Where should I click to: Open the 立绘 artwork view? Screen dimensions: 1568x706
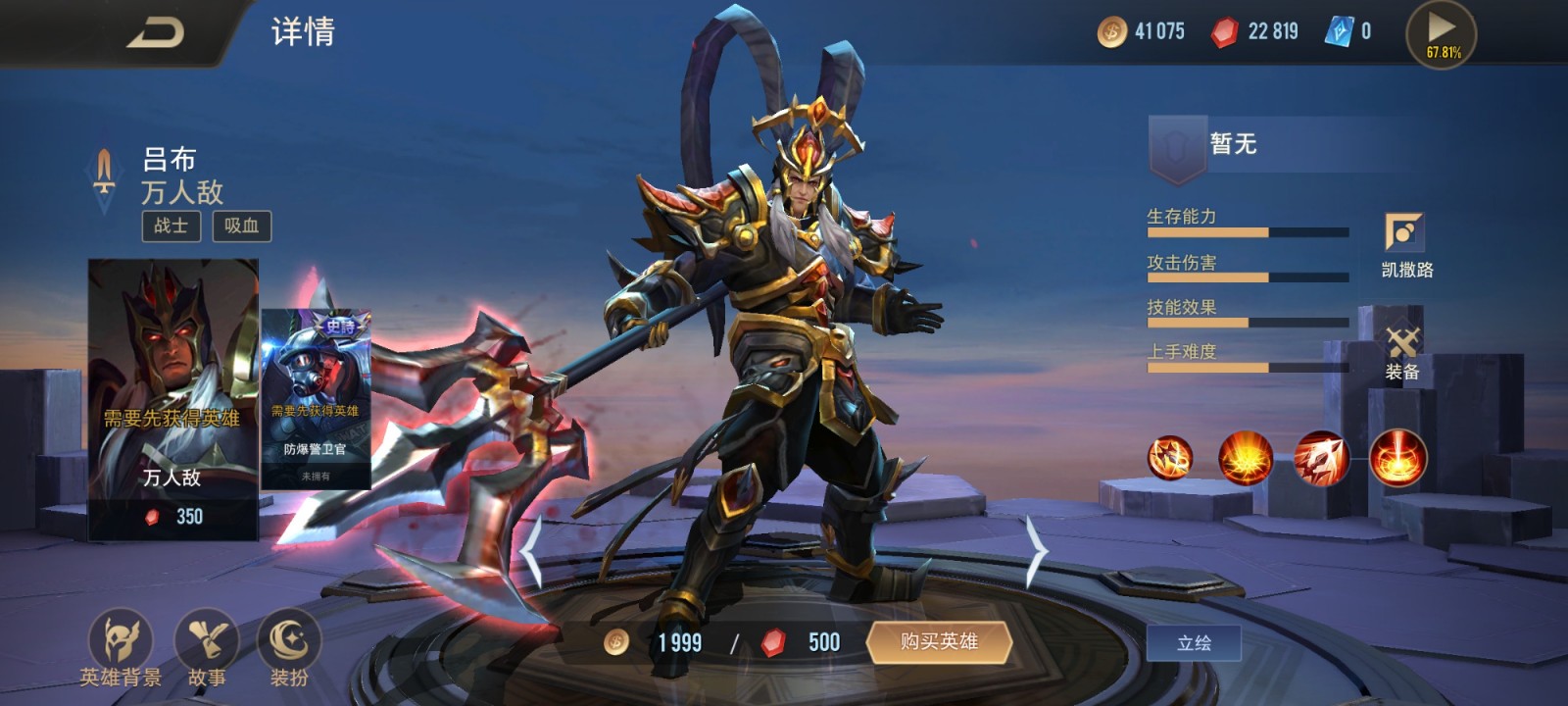point(1194,643)
